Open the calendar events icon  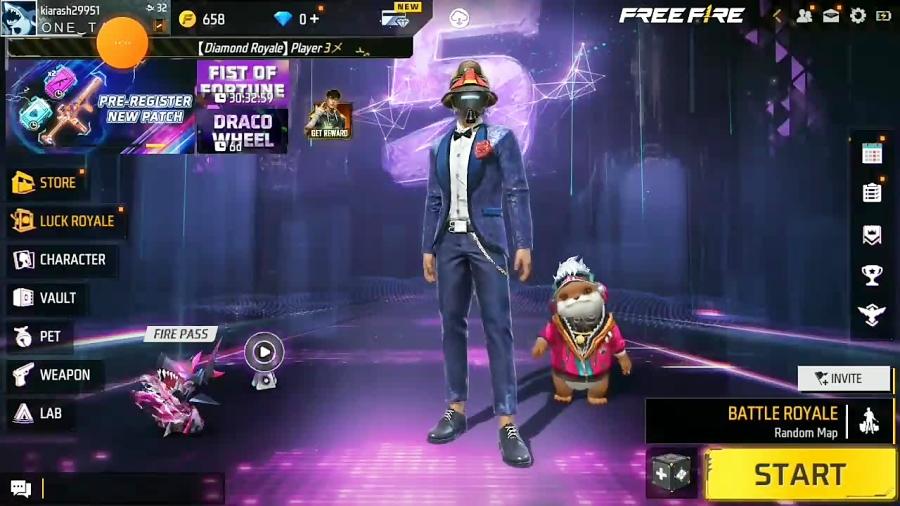coord(872,153)
